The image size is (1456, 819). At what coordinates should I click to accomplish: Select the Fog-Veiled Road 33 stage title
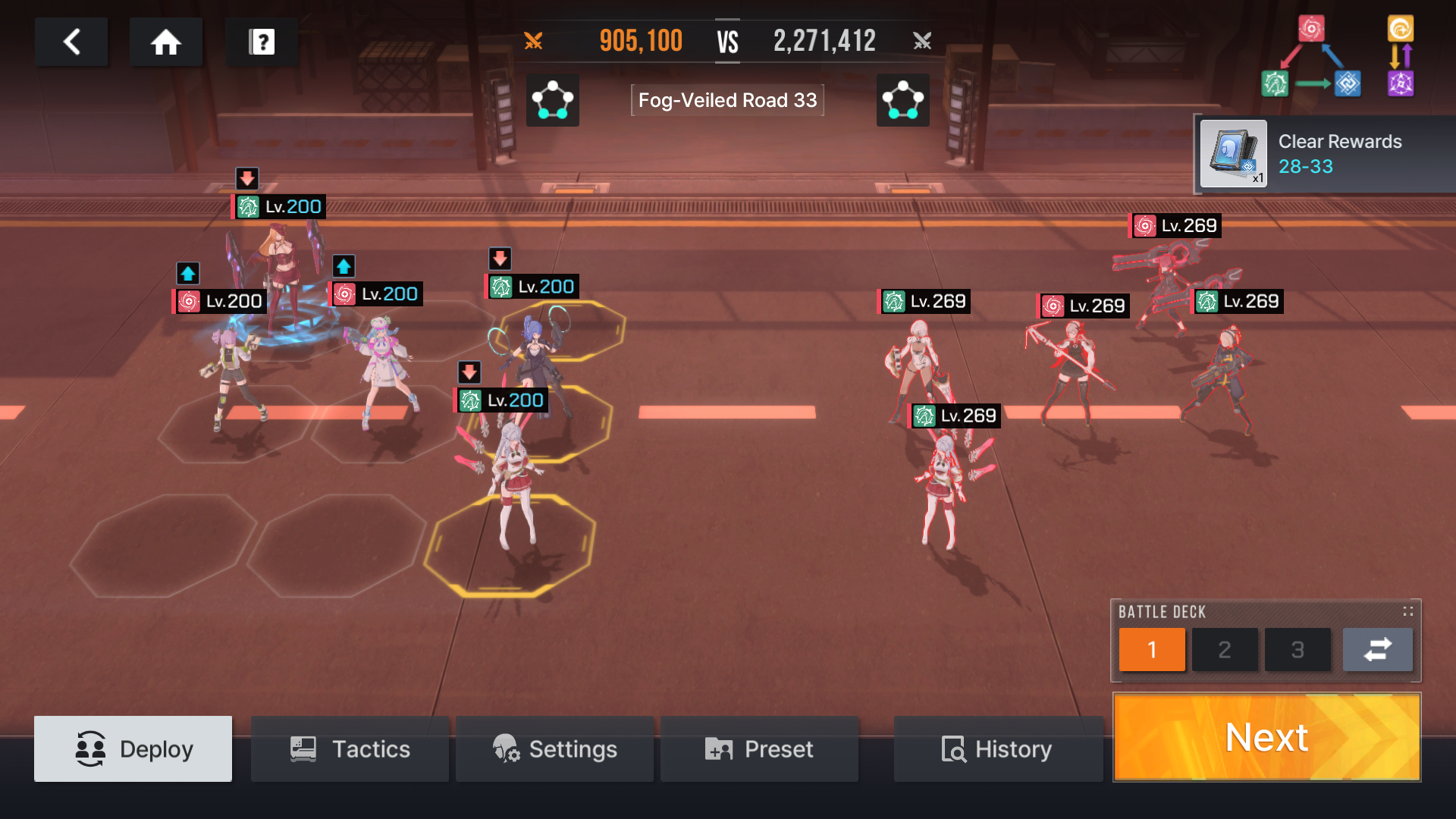click(x=727, y=100)
